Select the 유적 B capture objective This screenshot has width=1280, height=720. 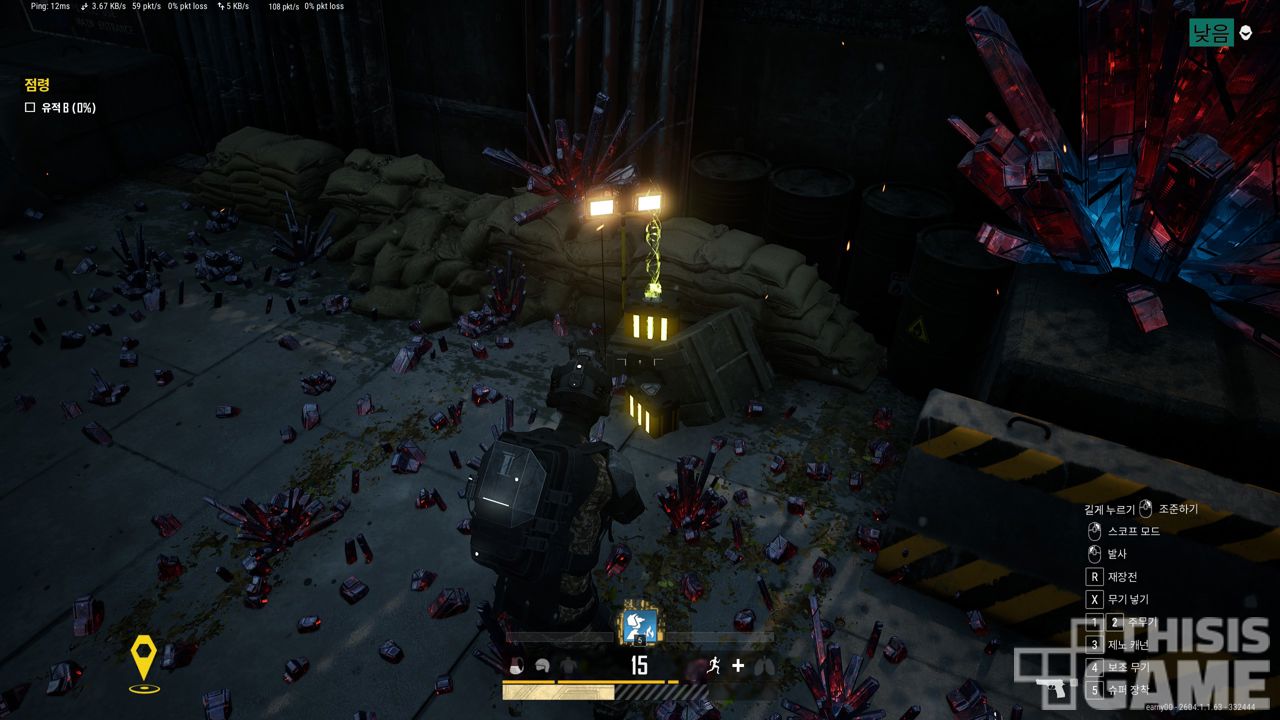[x=60, y=108]
